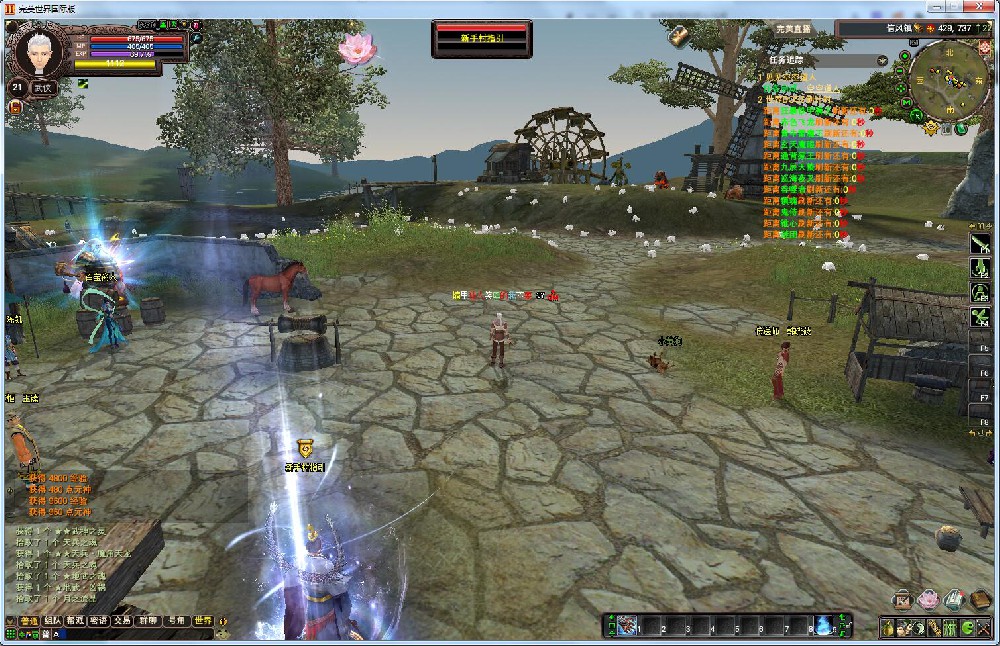The image size is (1000, 646).
Task: Show the 世界 world chat tab
Action: (x=204, y=621)
